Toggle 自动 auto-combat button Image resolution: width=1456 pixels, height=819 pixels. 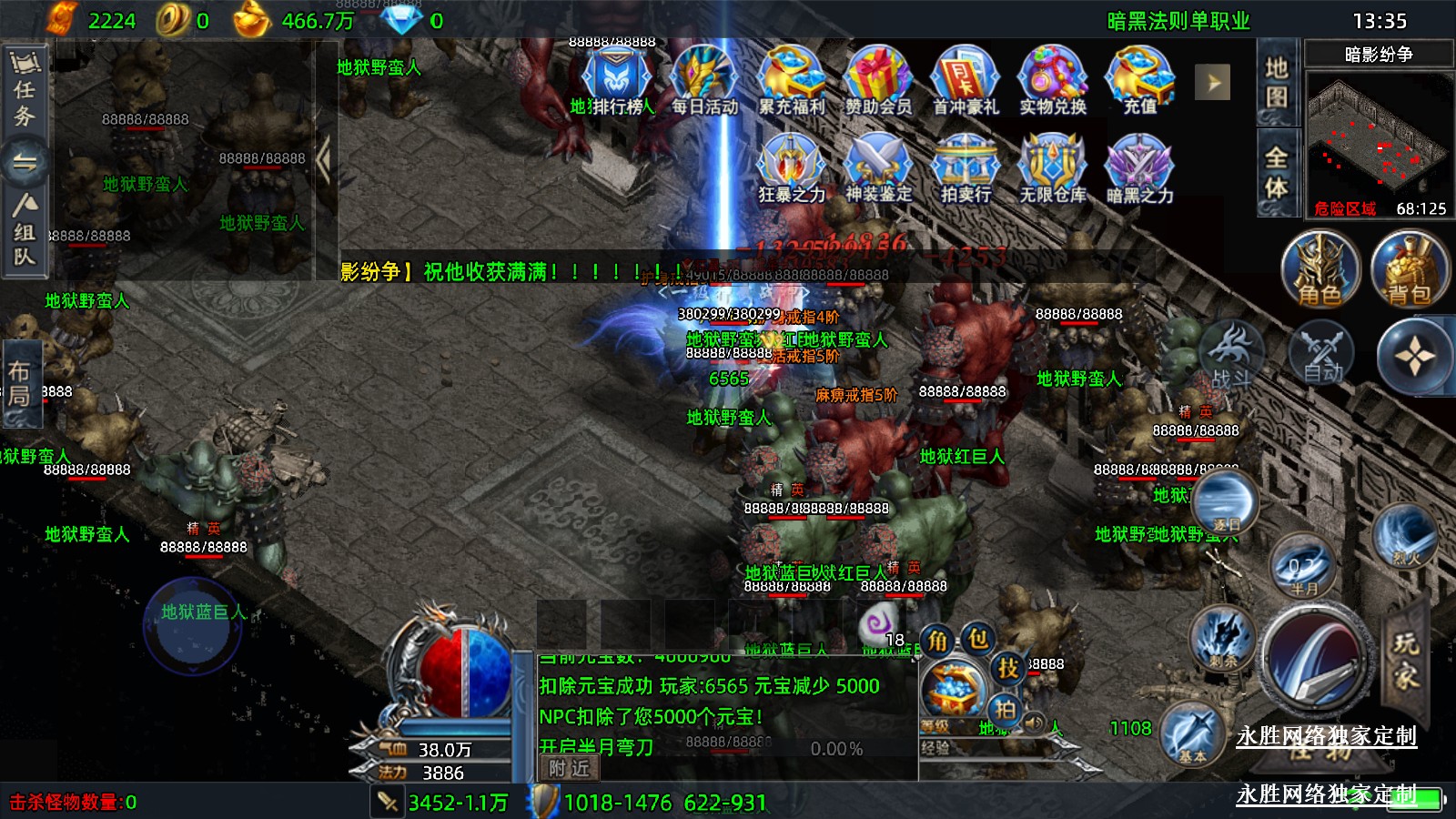coord(1321,353)
